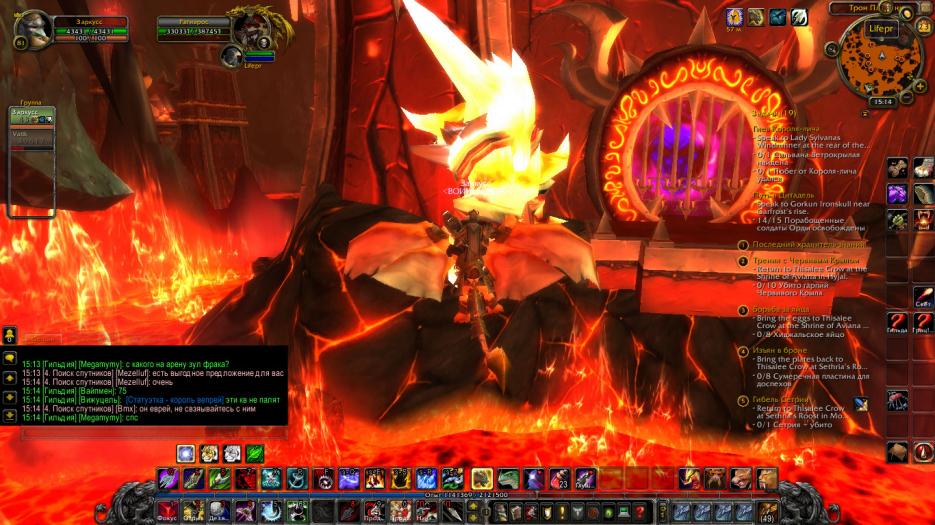Open the backpack showing (49) free slots

click(768, 511)
